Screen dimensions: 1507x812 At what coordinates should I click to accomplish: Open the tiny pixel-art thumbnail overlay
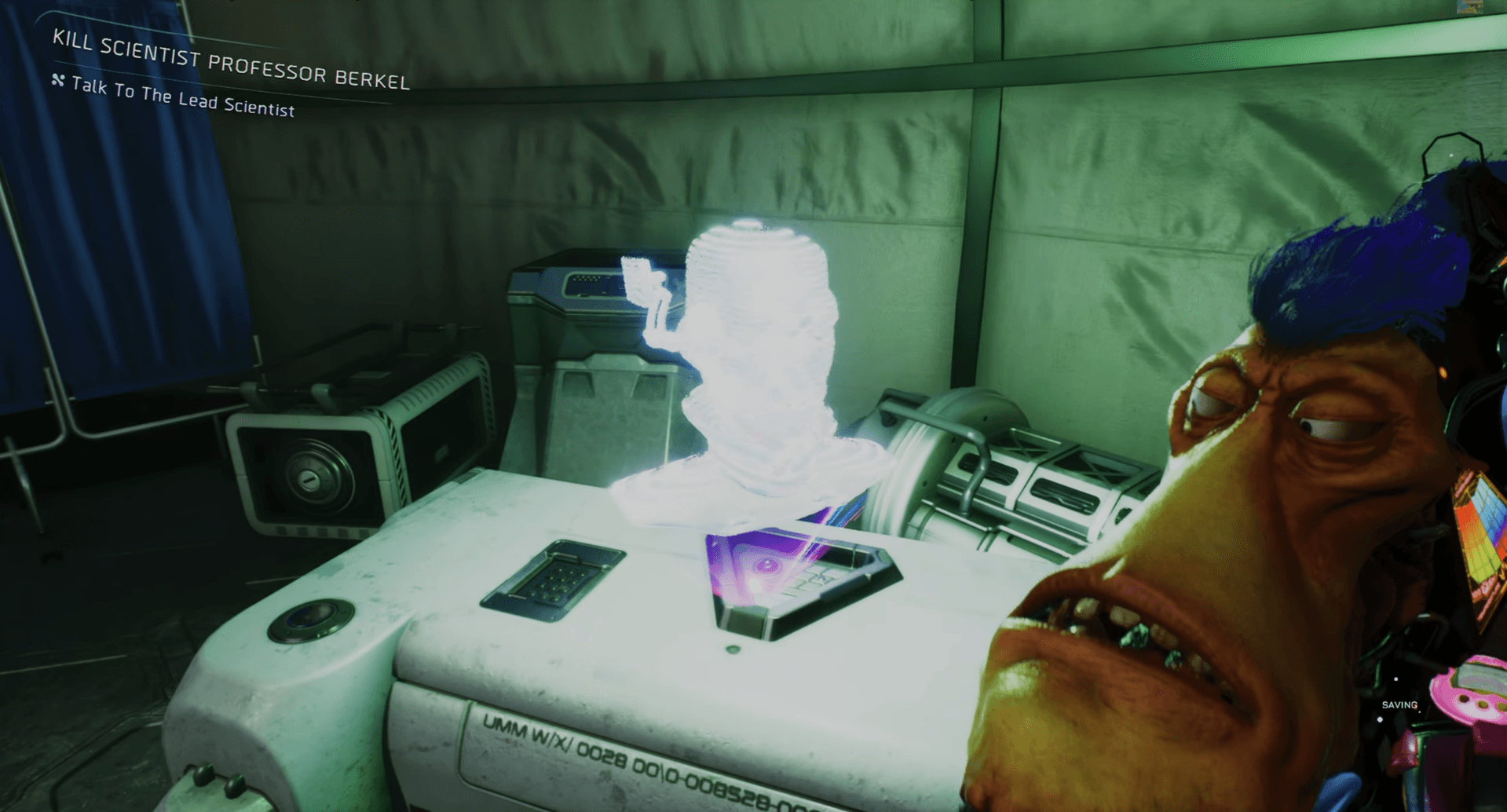click(1469, 7)
